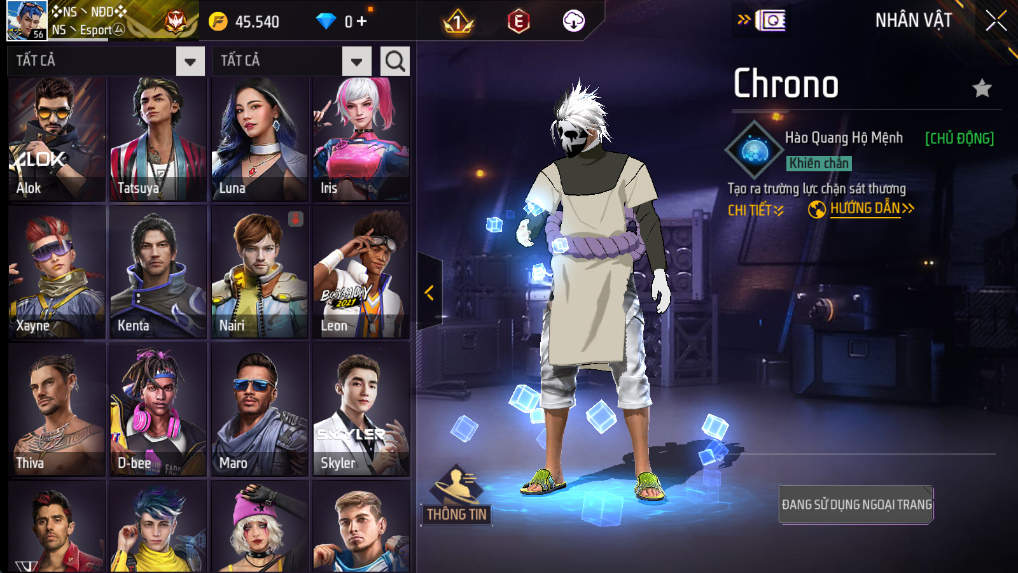Select Iris from the character list
The image size is (1018, 573).
pyautogui.click(x=361, y=138)
